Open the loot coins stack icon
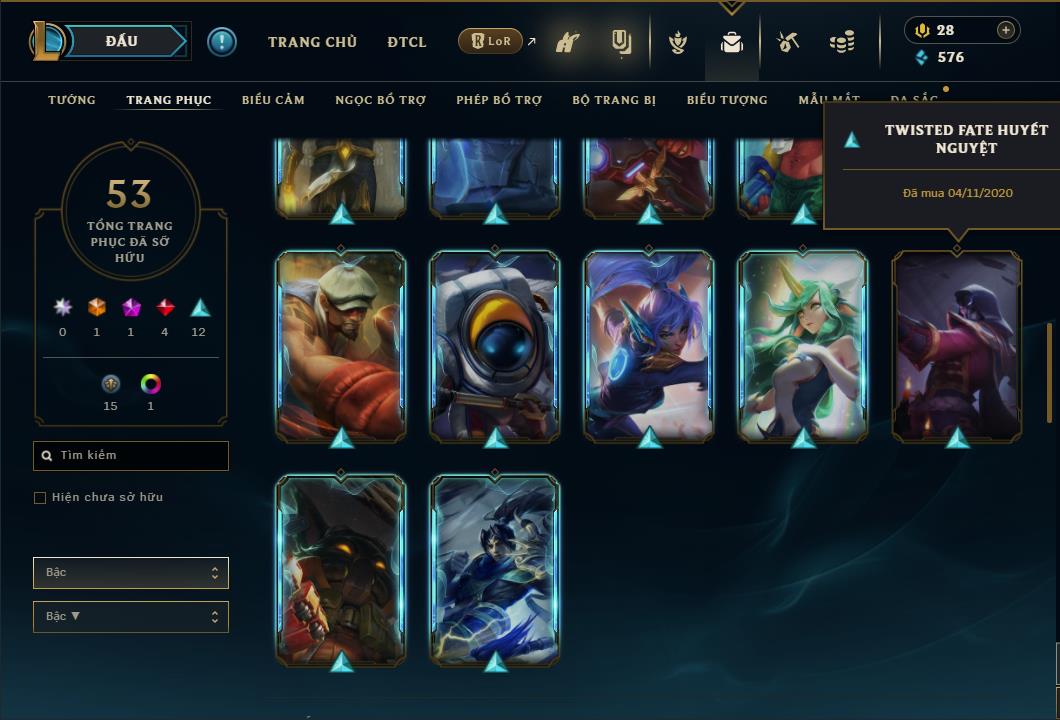 (x=842, y=43)
